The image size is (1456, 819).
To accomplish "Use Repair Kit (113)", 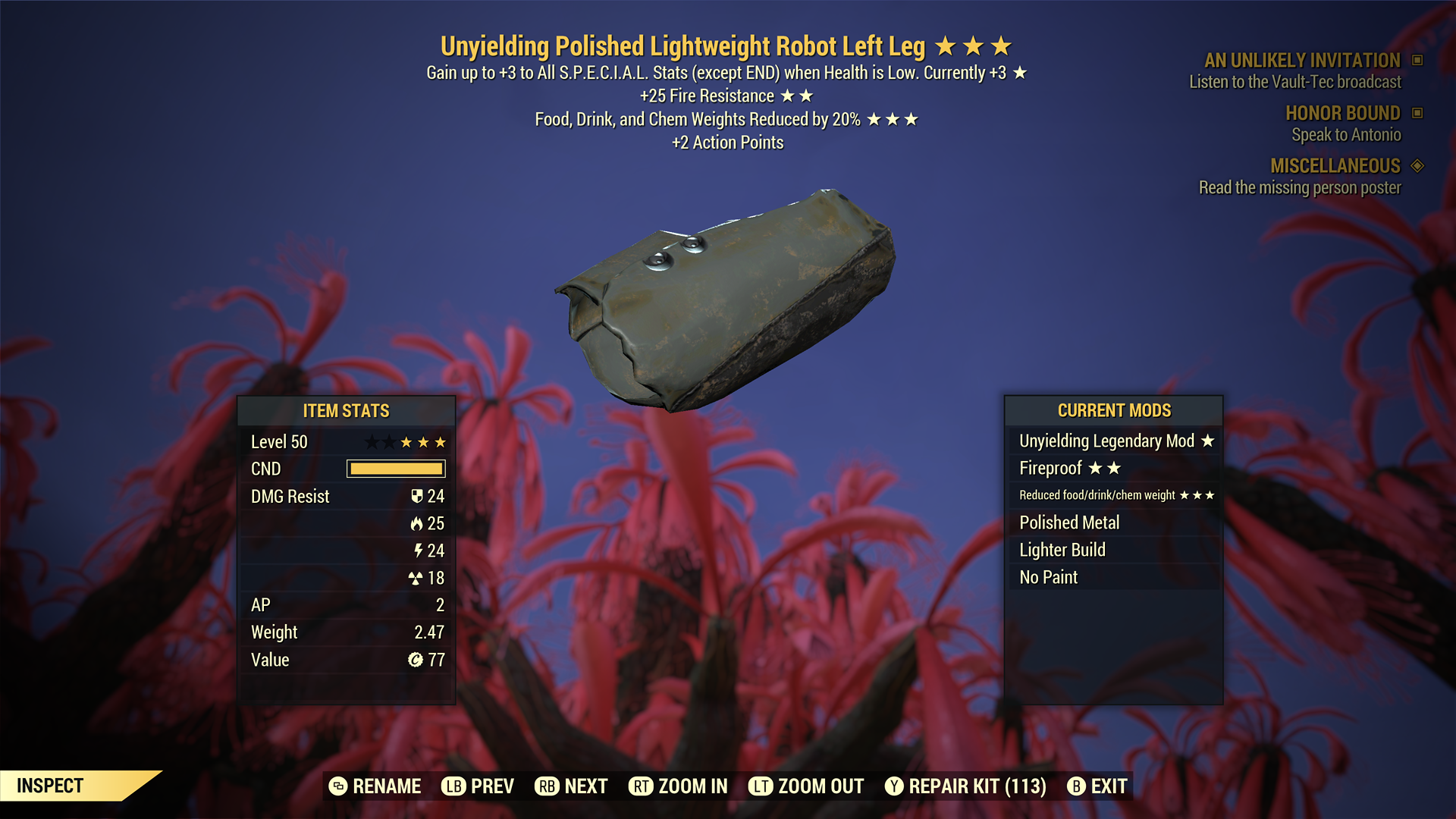I will pos(965,786).
